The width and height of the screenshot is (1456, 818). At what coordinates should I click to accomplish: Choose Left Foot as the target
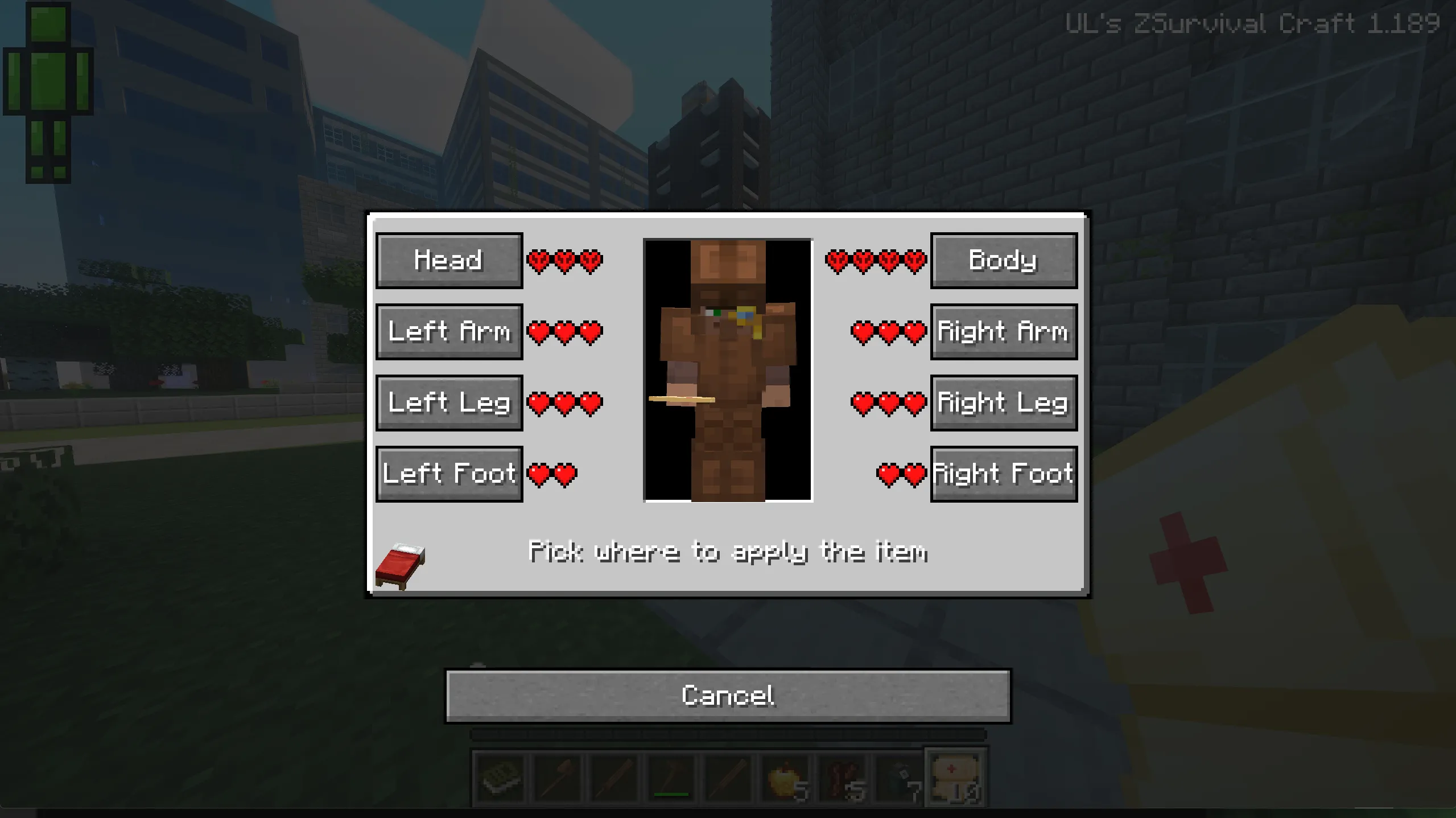tap(449, 473)
